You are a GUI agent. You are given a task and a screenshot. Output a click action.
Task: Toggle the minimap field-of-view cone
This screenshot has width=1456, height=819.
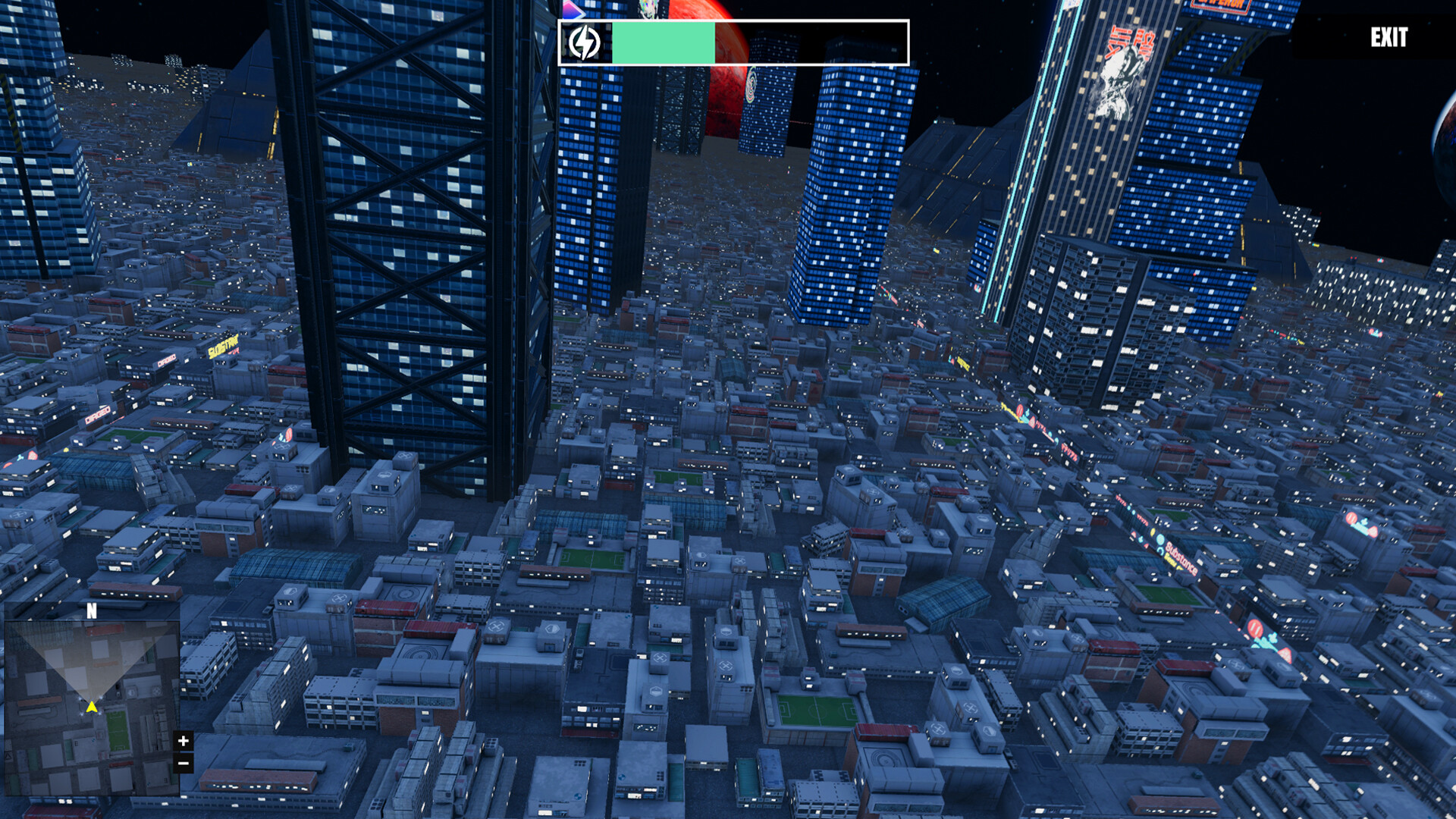coord(90,665)
